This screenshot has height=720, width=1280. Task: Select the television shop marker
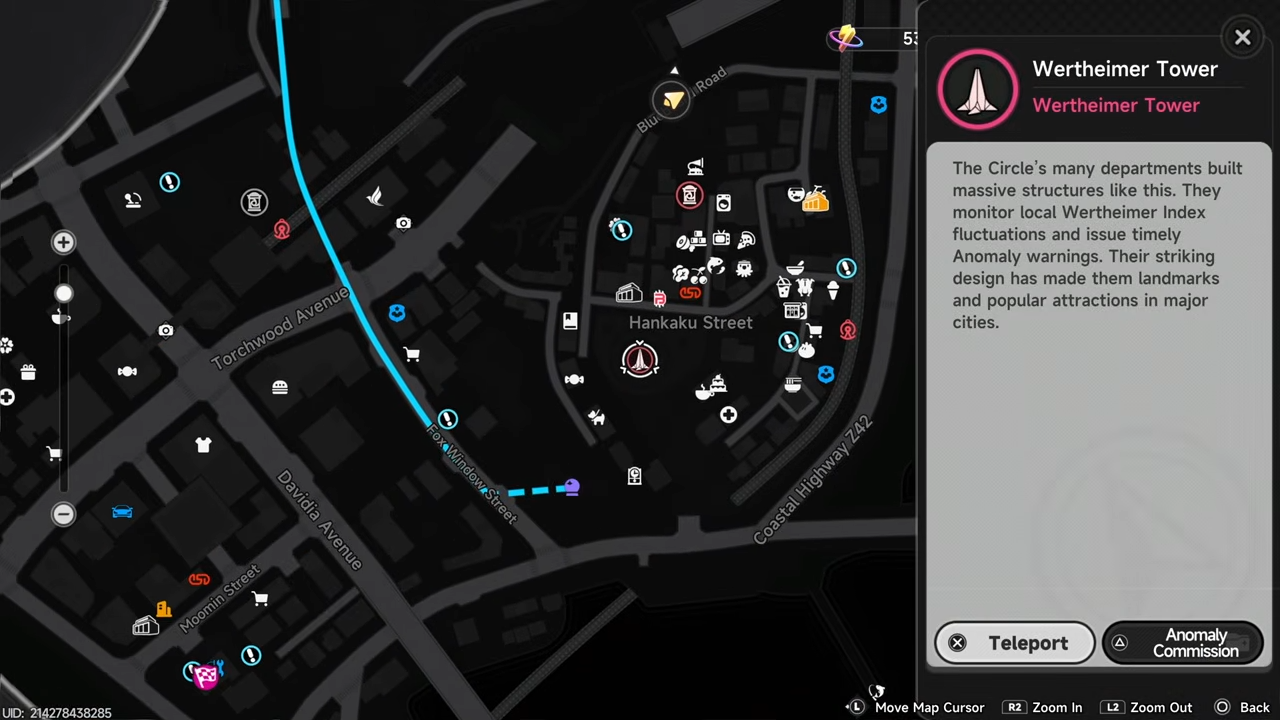click(721, 239)
